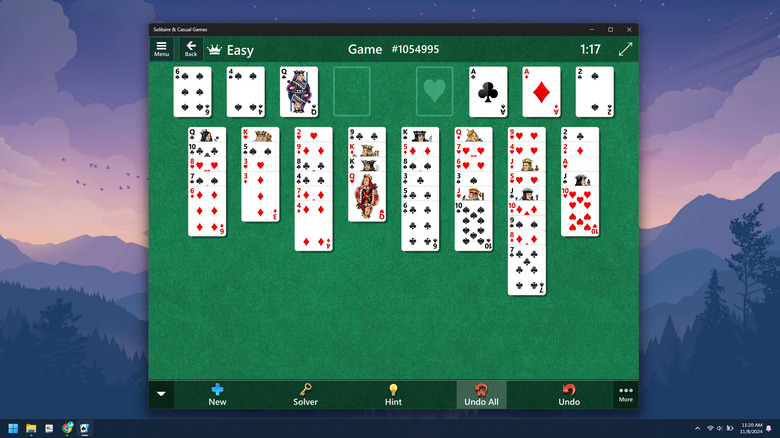This screenshot has height=438, width=780.
Task: Undo the last move
Action: 569,394
